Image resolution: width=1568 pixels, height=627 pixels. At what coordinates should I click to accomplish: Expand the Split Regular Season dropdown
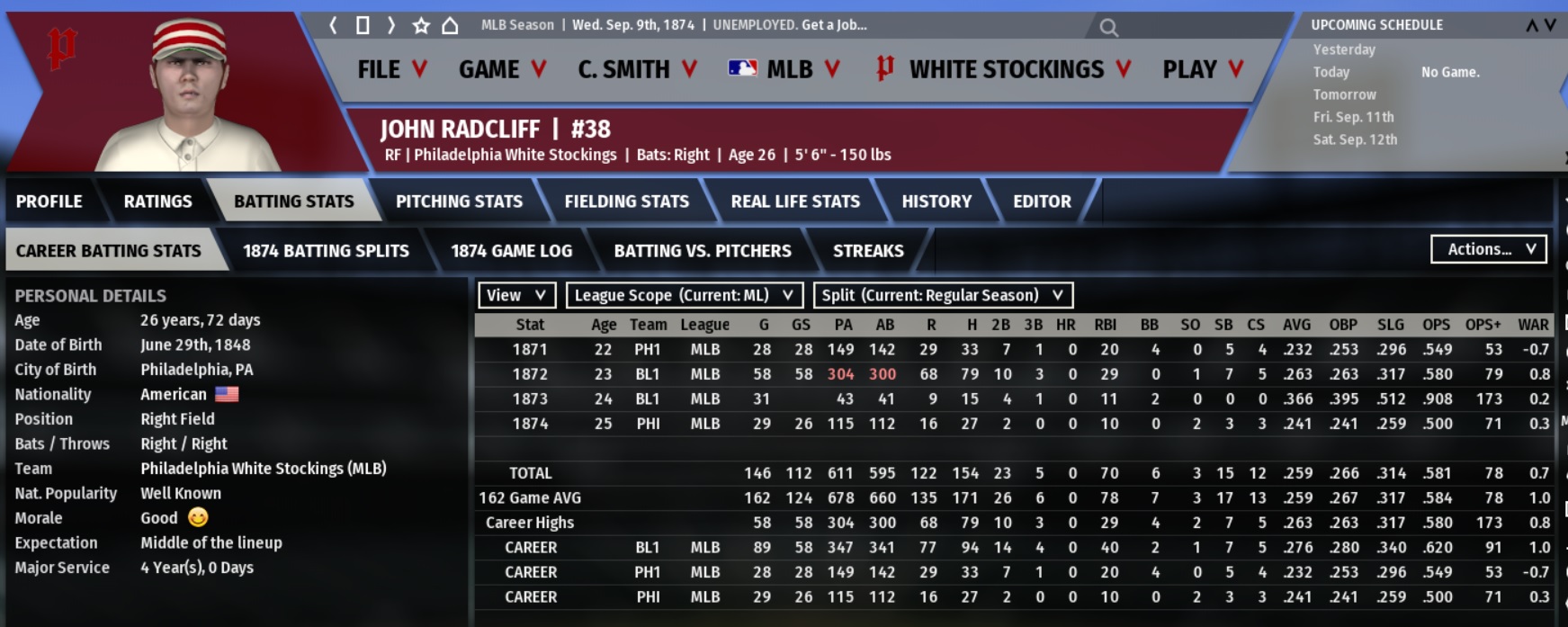coord(942,295)
